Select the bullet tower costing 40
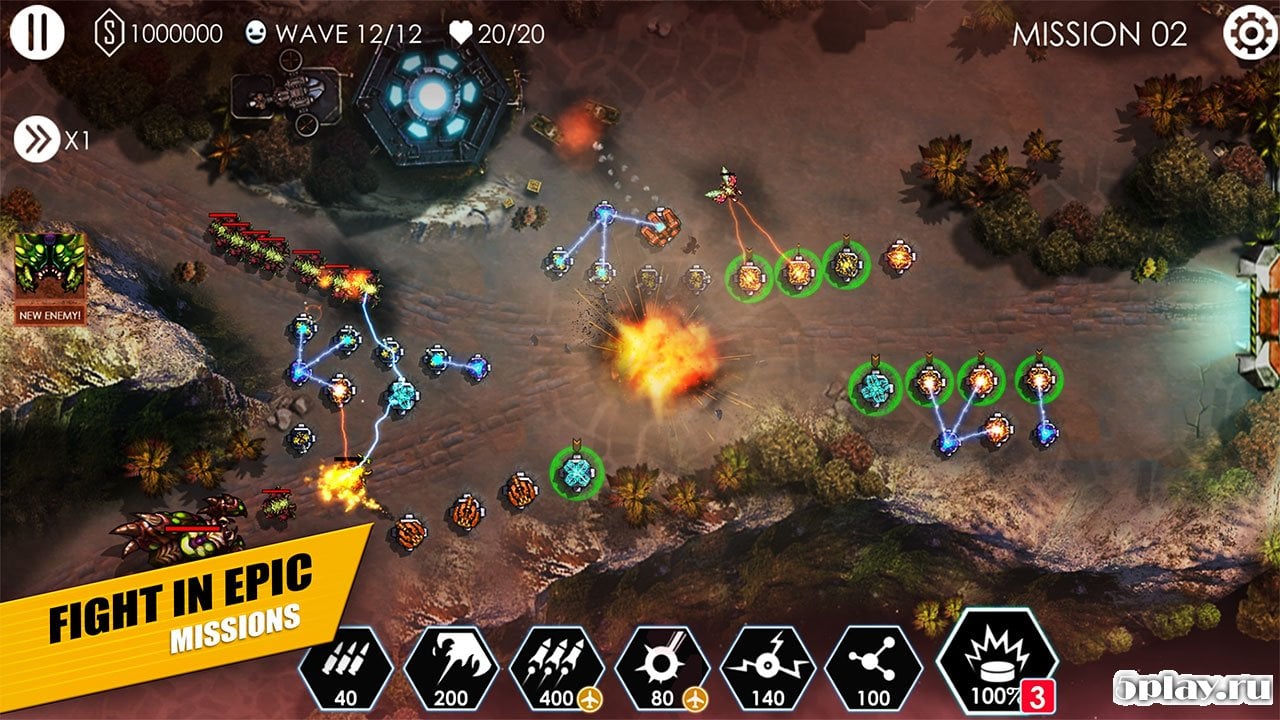 tap(345, 667)
